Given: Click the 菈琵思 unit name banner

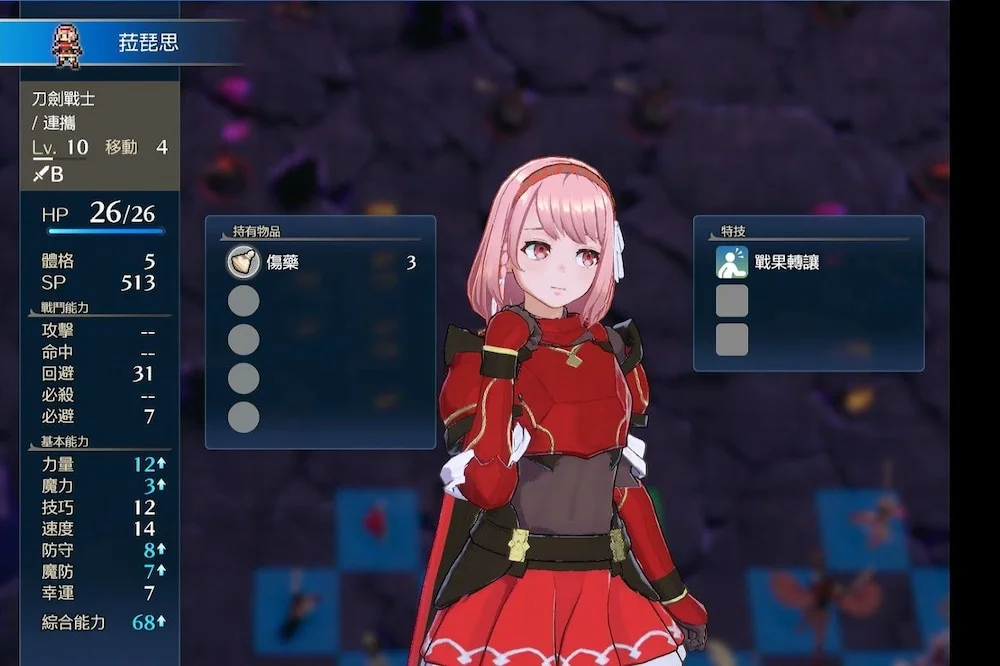Looking at the screenshot, I should (x=150, y=44).
